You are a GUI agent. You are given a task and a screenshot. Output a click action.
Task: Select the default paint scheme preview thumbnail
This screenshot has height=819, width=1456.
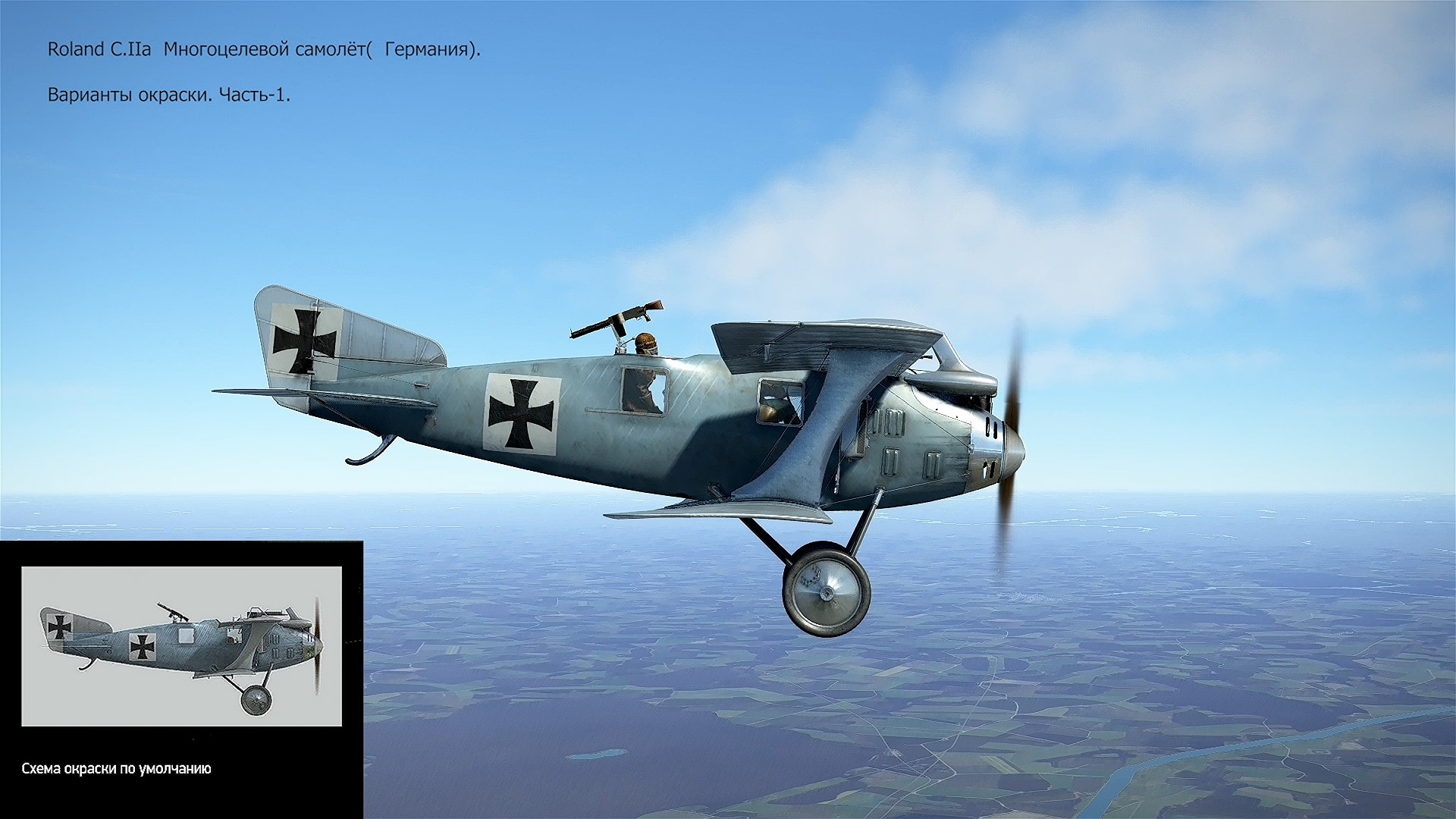click(x=181, y=646)
